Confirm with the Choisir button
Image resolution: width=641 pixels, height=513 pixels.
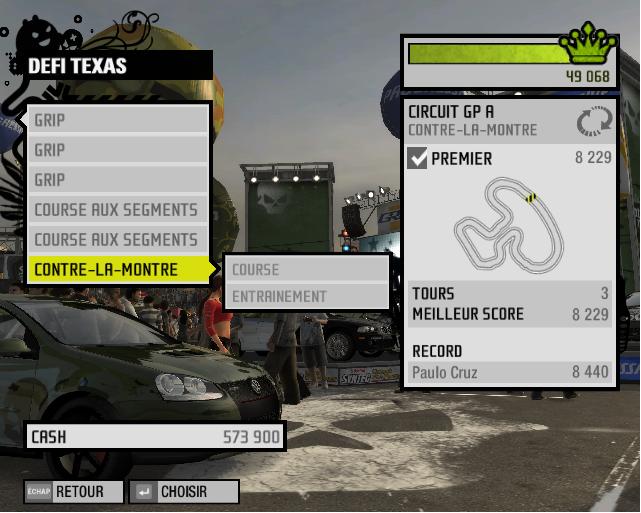click(x=187, y=492)
